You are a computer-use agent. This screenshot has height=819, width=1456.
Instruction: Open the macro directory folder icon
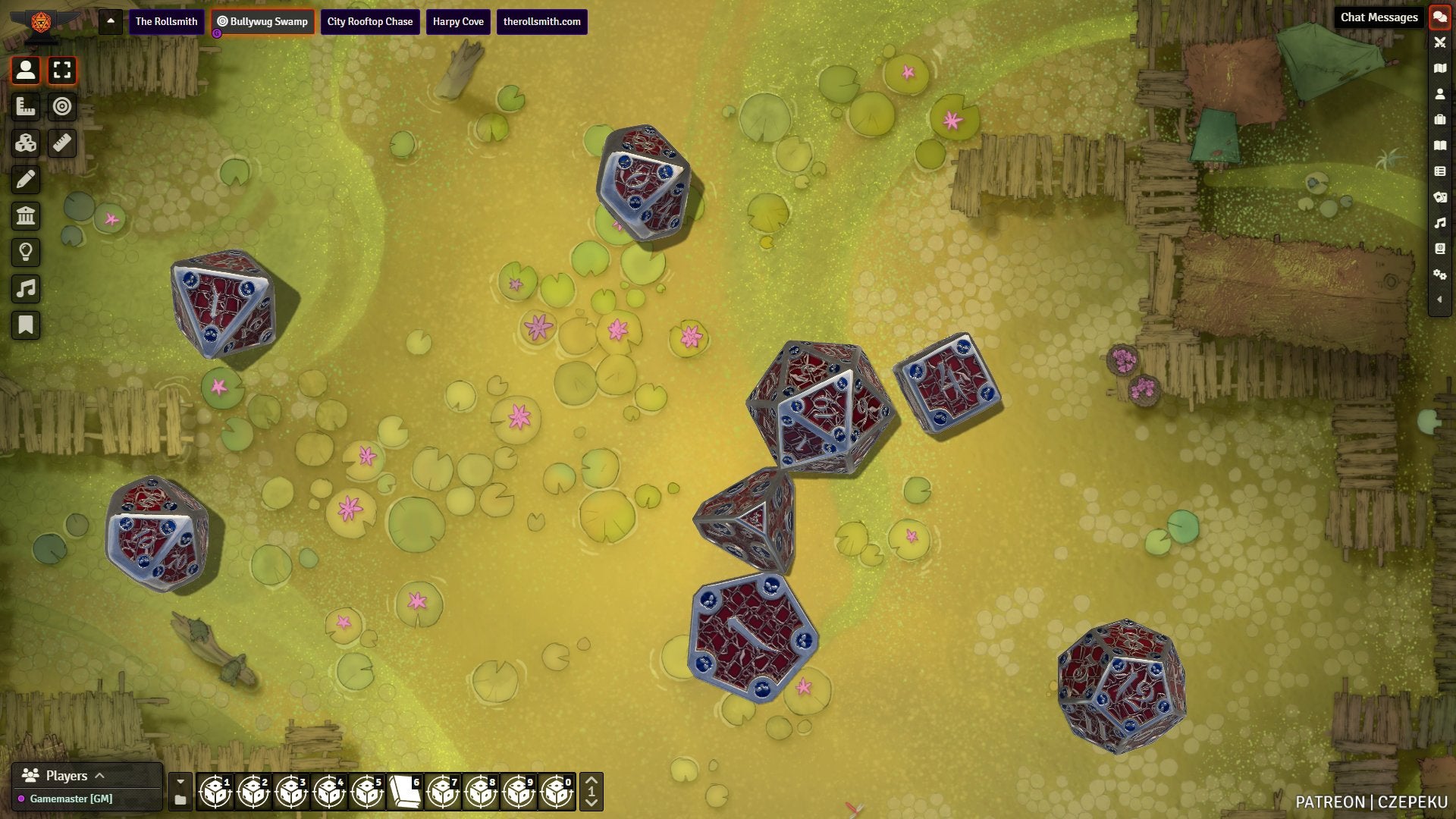180,800
